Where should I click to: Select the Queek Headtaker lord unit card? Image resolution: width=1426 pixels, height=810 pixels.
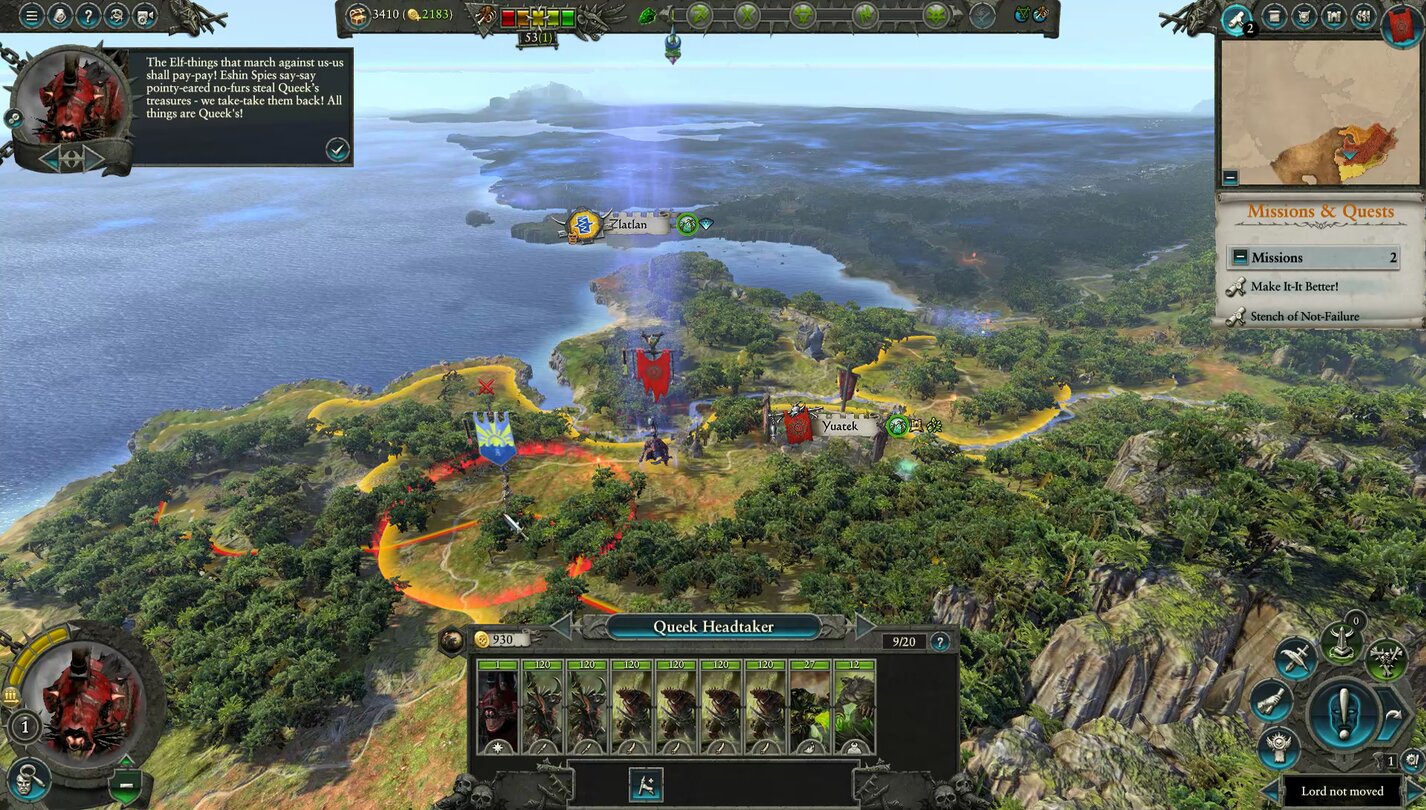coord(497,706)
